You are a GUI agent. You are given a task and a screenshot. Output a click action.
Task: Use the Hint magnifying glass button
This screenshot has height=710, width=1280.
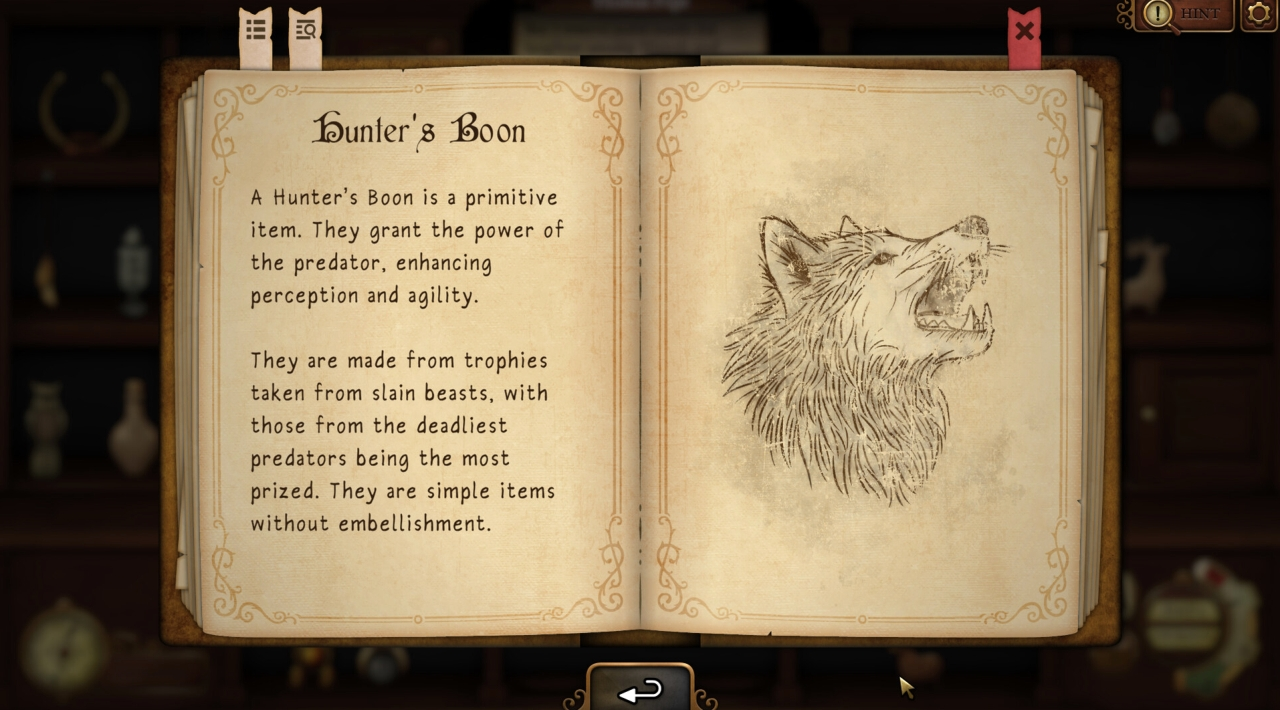click(1184, 14)
